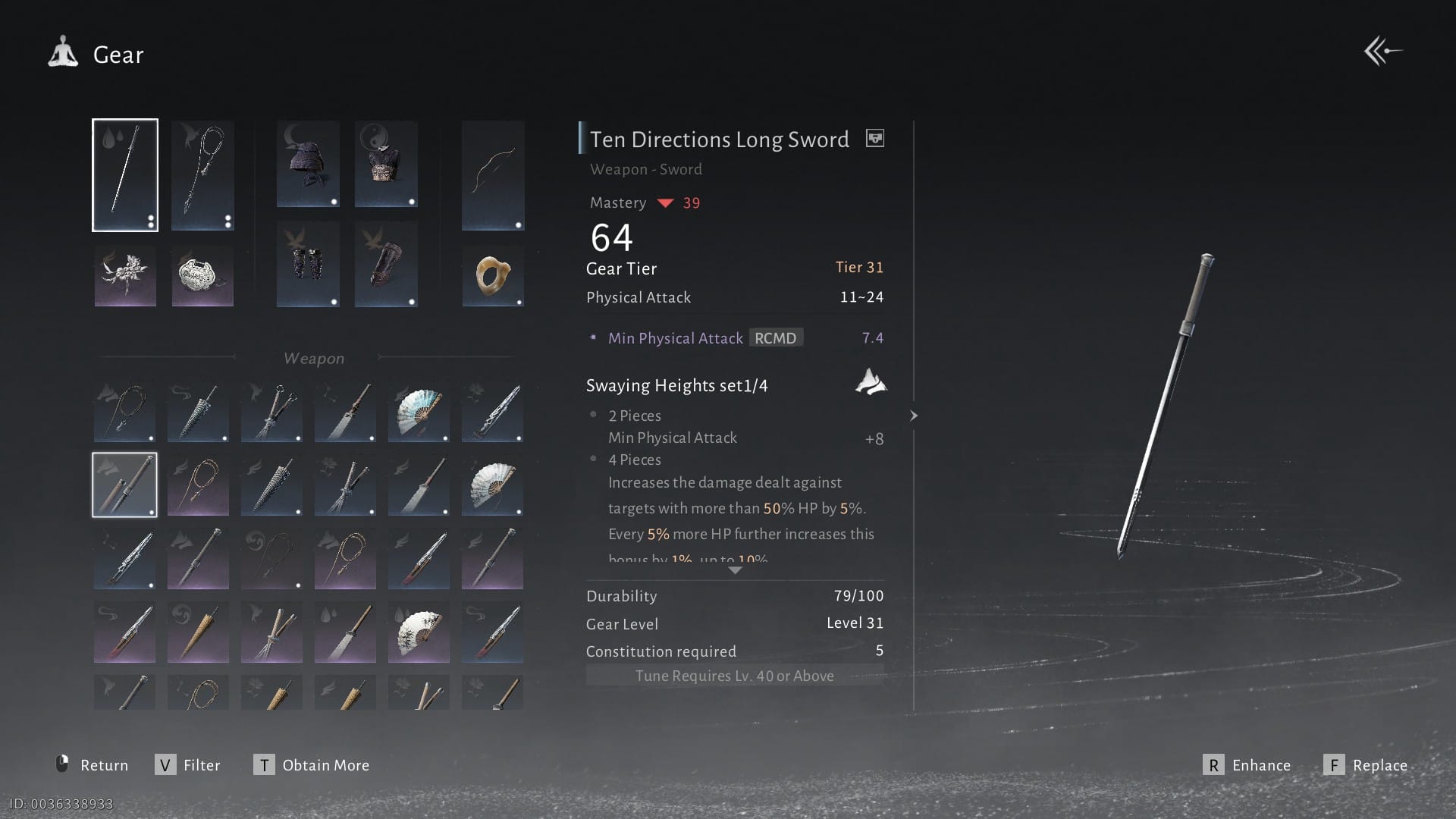Open the Swaying Heights set emblem
This screenshot has width=1456, height=819.
pyautogui.click(x=871, y=382)
